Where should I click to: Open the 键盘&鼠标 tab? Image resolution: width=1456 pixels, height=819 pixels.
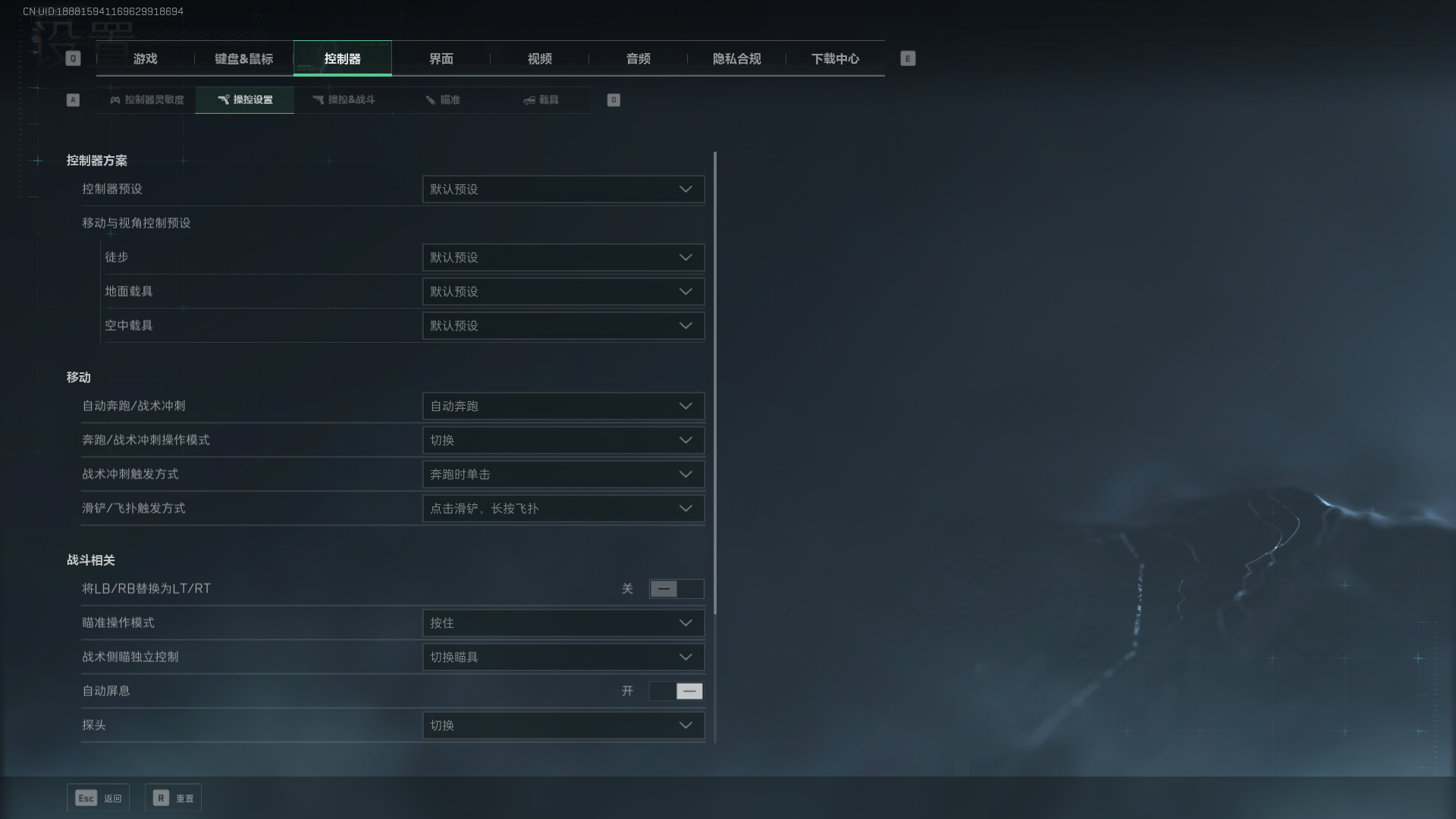243,58
